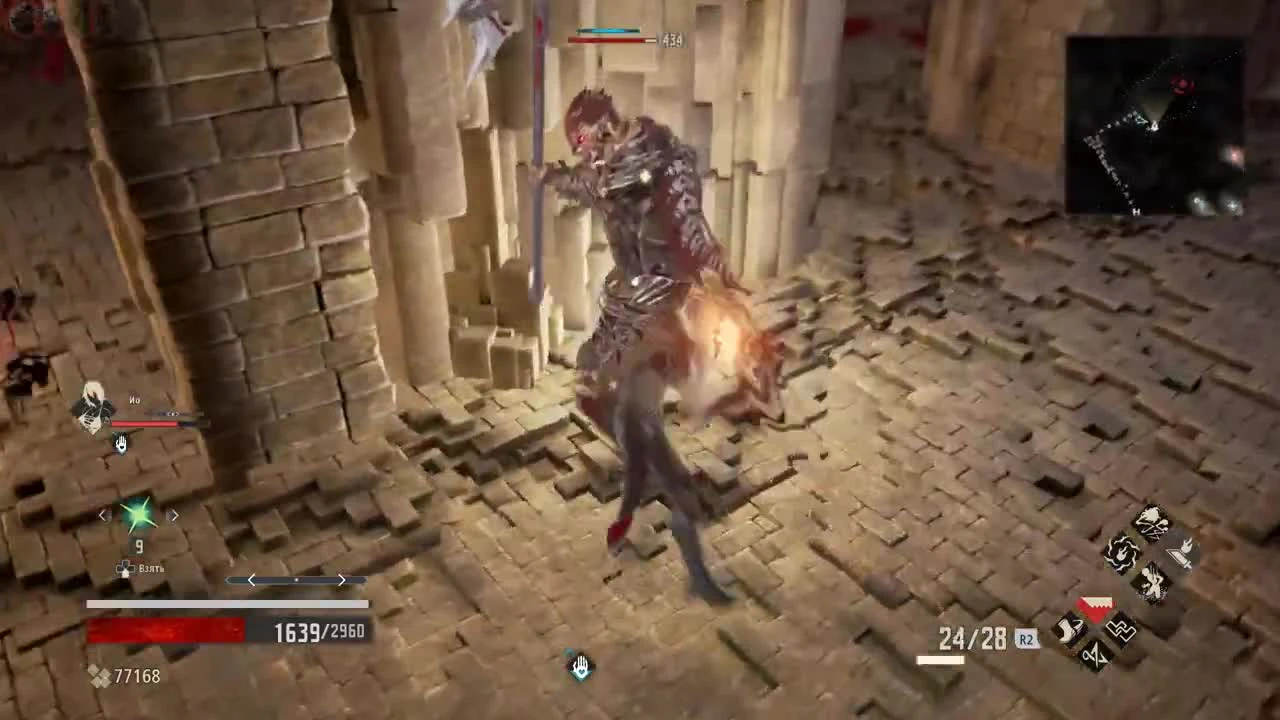Viewport: 1280px width, 720px height.
Task: Activate the swirling flame gift icon
Action: [x=1121, y=552]
